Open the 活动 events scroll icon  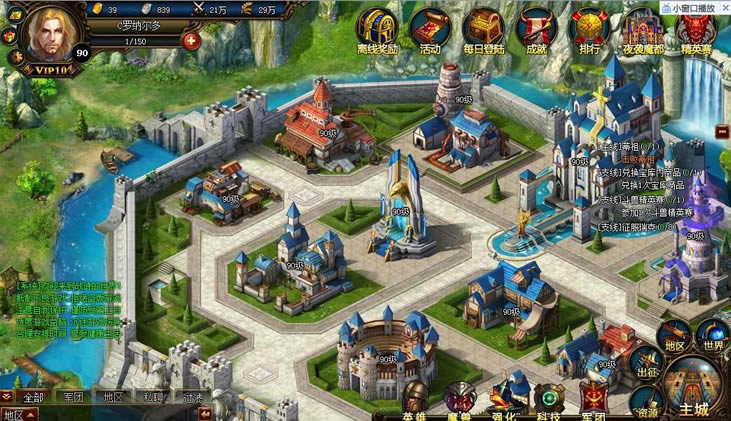[430, 30]
